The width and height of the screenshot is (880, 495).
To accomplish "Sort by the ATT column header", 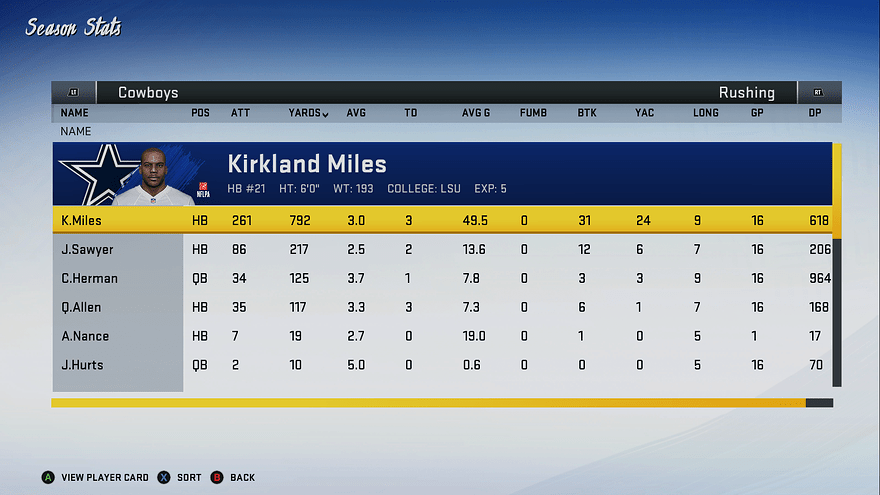I will tap(240, 113).
